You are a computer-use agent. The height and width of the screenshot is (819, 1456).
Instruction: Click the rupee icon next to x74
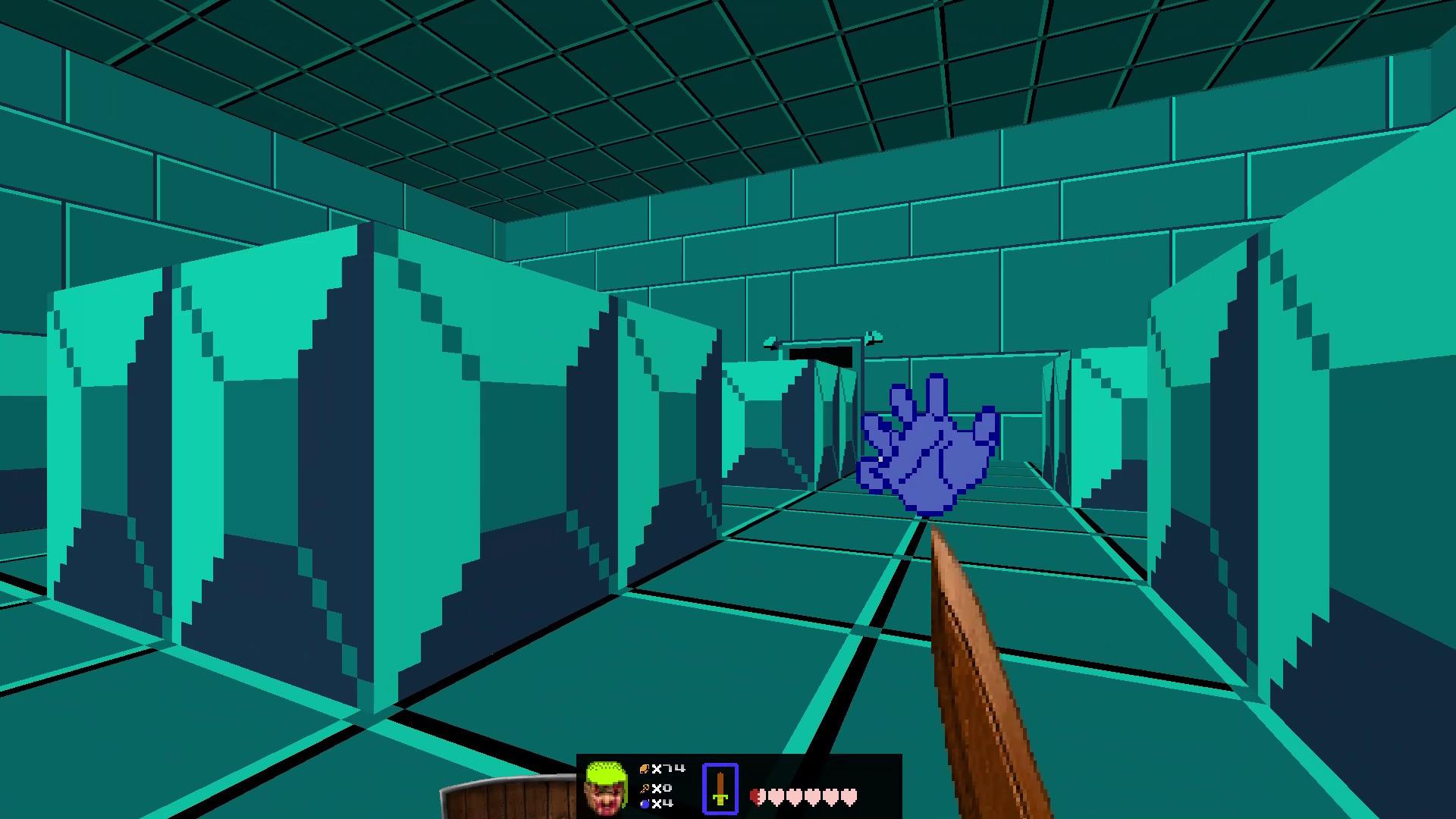click(645, 768)
